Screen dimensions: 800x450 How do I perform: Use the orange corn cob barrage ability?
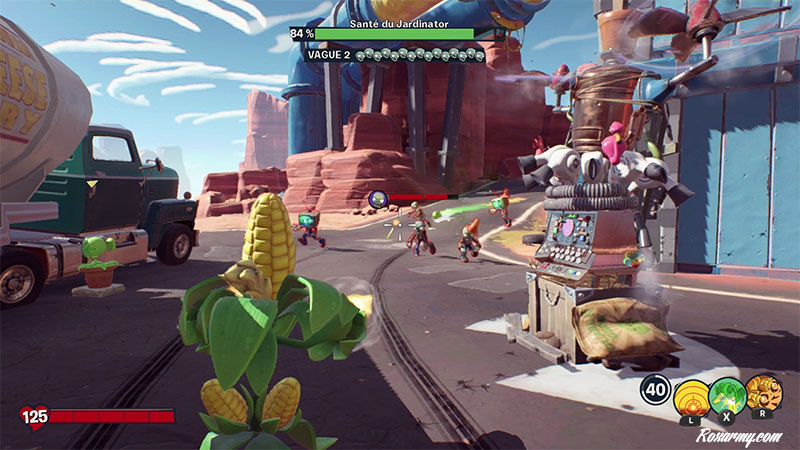[763, 394]
